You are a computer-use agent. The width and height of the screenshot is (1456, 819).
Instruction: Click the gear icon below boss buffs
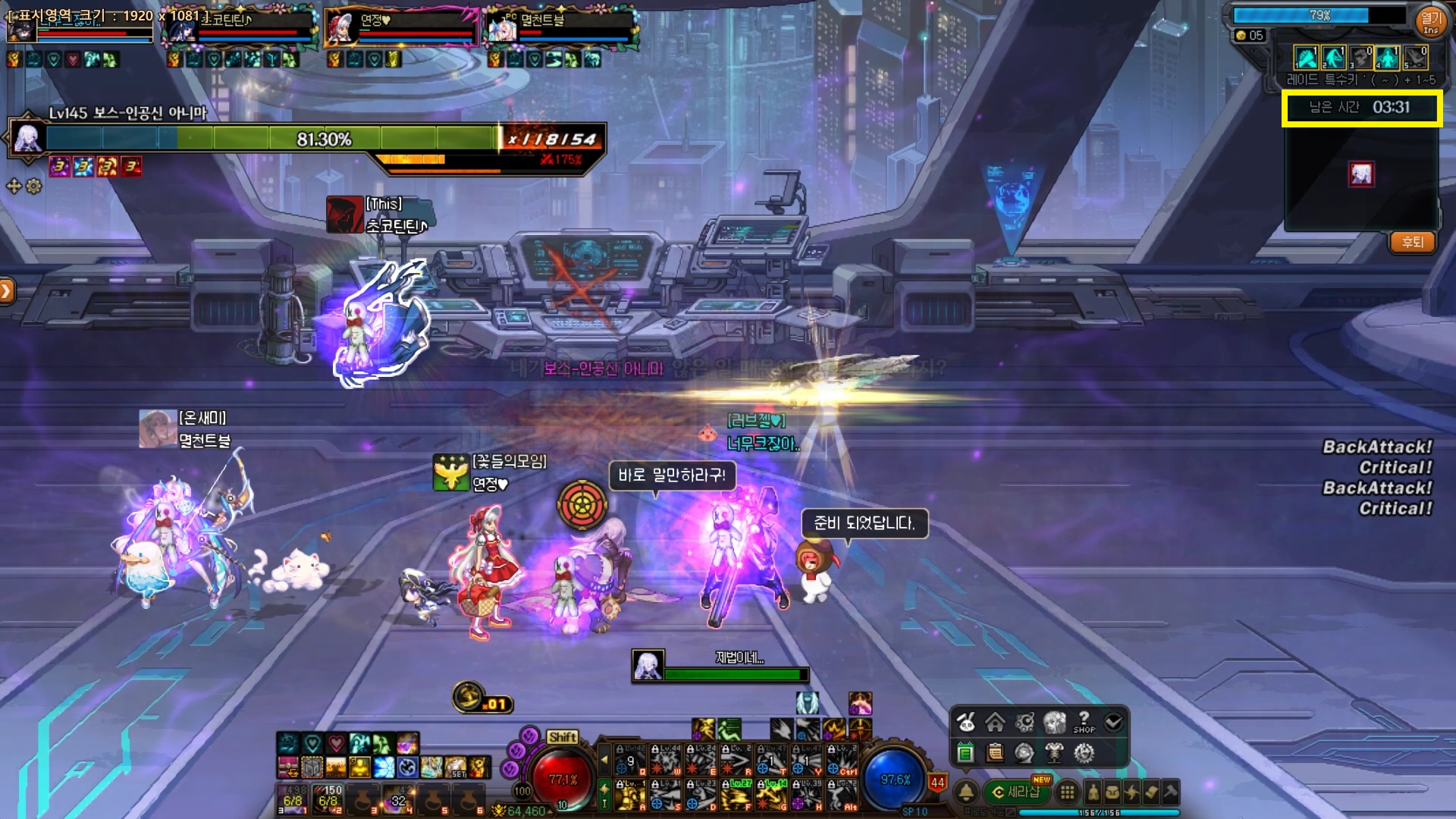point(34,186)
